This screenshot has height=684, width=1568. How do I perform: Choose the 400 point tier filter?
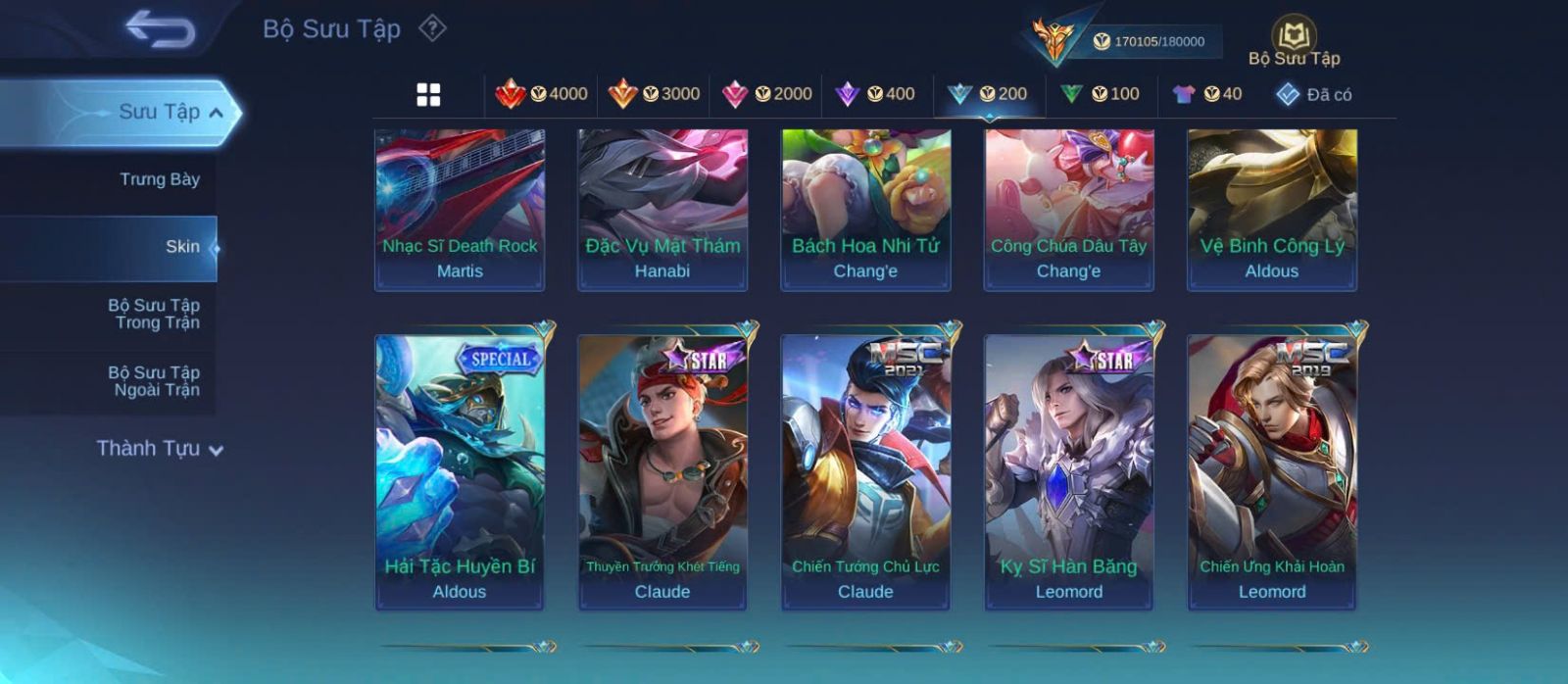[875, 94]
